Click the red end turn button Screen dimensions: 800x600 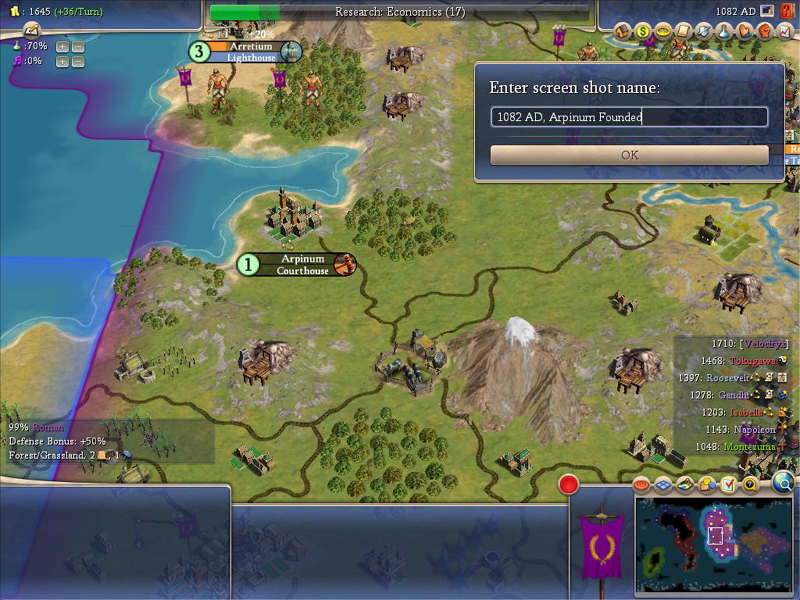pos(569,485)
